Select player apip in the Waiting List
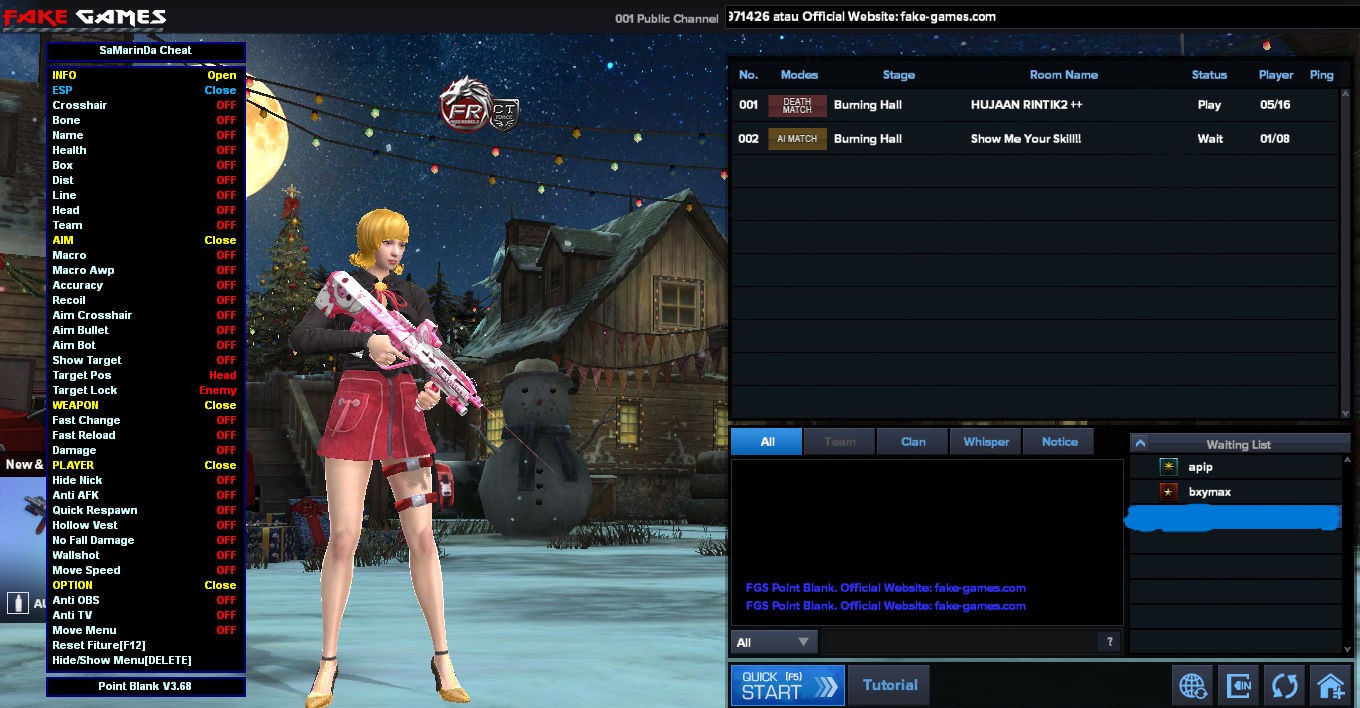The image size is (1360, 708). (1200, 467)
